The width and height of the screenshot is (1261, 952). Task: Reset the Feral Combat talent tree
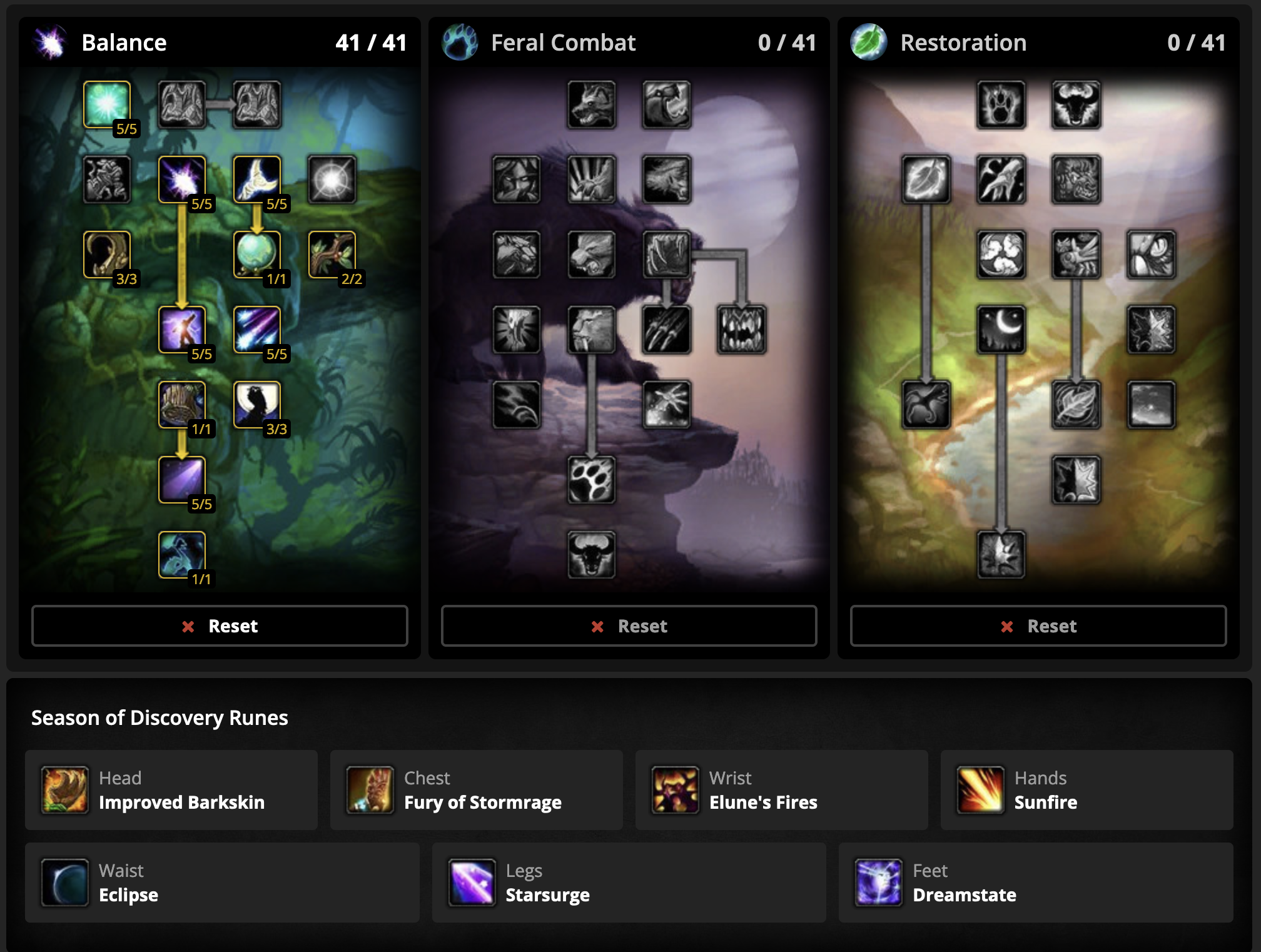click(x=629, y=625)
